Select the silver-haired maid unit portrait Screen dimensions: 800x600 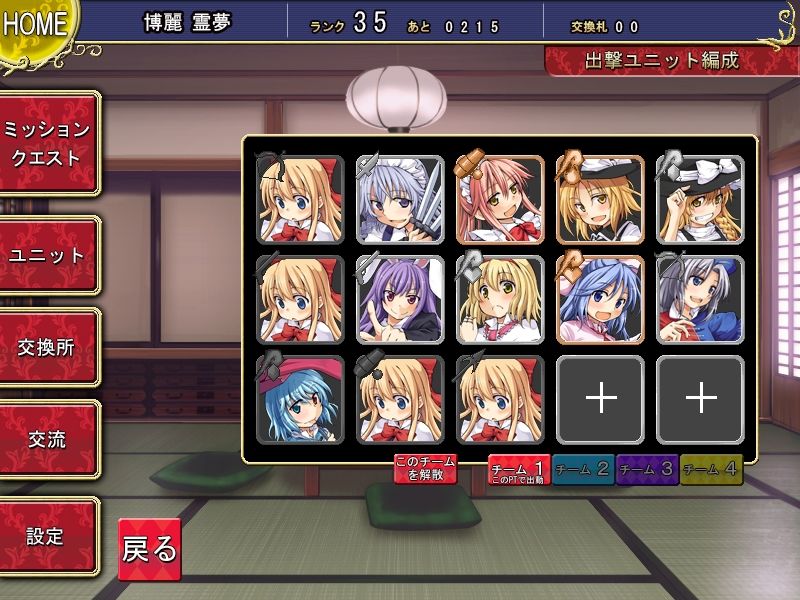click(x=400, y=199)
